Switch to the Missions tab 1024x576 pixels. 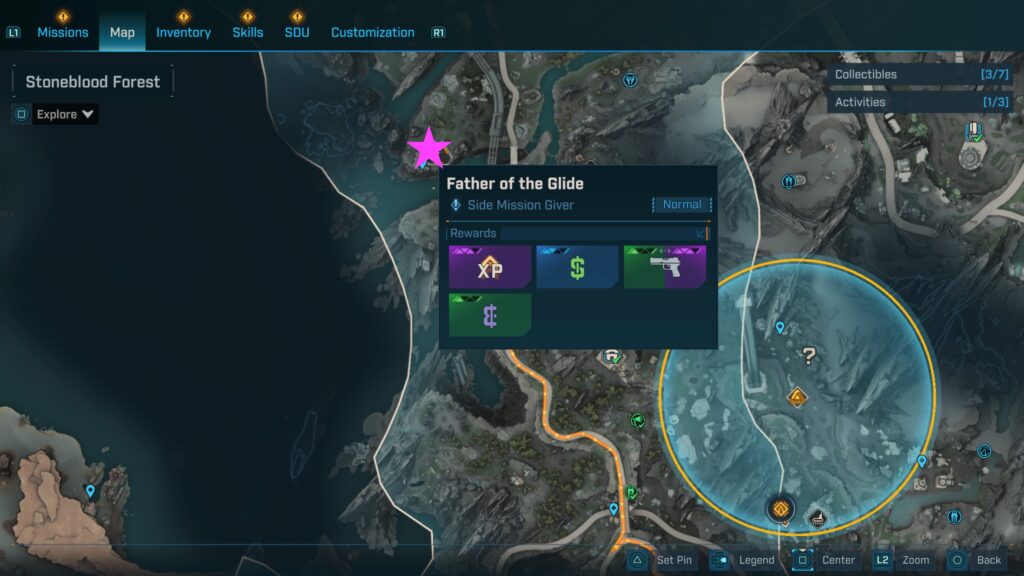click(63, 32)
